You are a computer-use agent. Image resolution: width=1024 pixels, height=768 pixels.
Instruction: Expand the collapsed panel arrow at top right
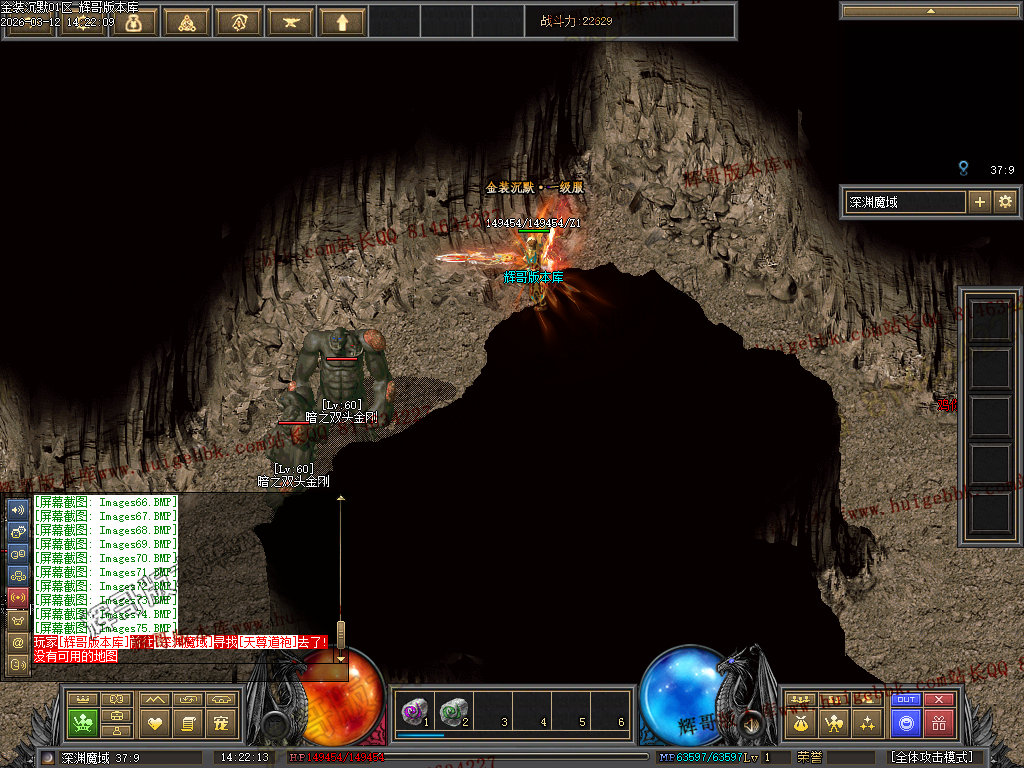931,11
